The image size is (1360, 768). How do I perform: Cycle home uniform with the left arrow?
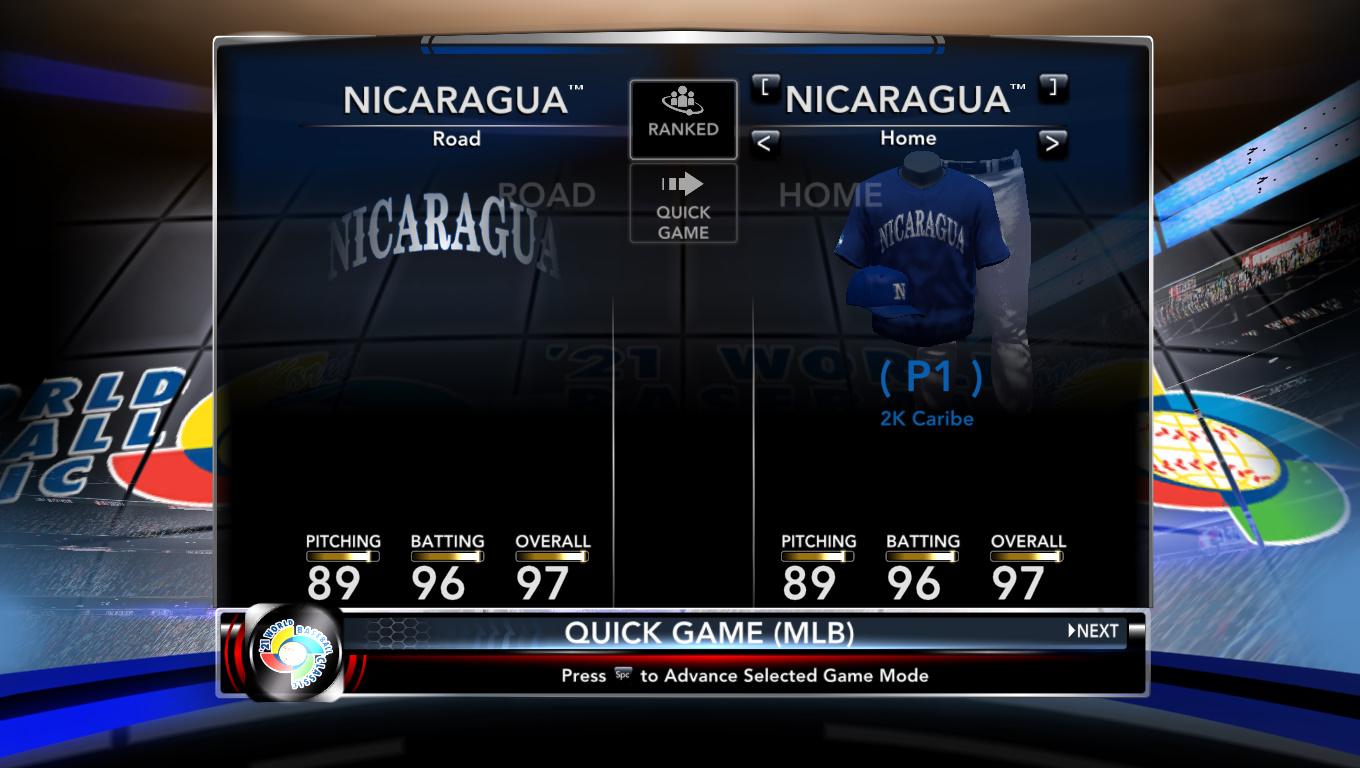pyautogui.click(x=764, y=143)
